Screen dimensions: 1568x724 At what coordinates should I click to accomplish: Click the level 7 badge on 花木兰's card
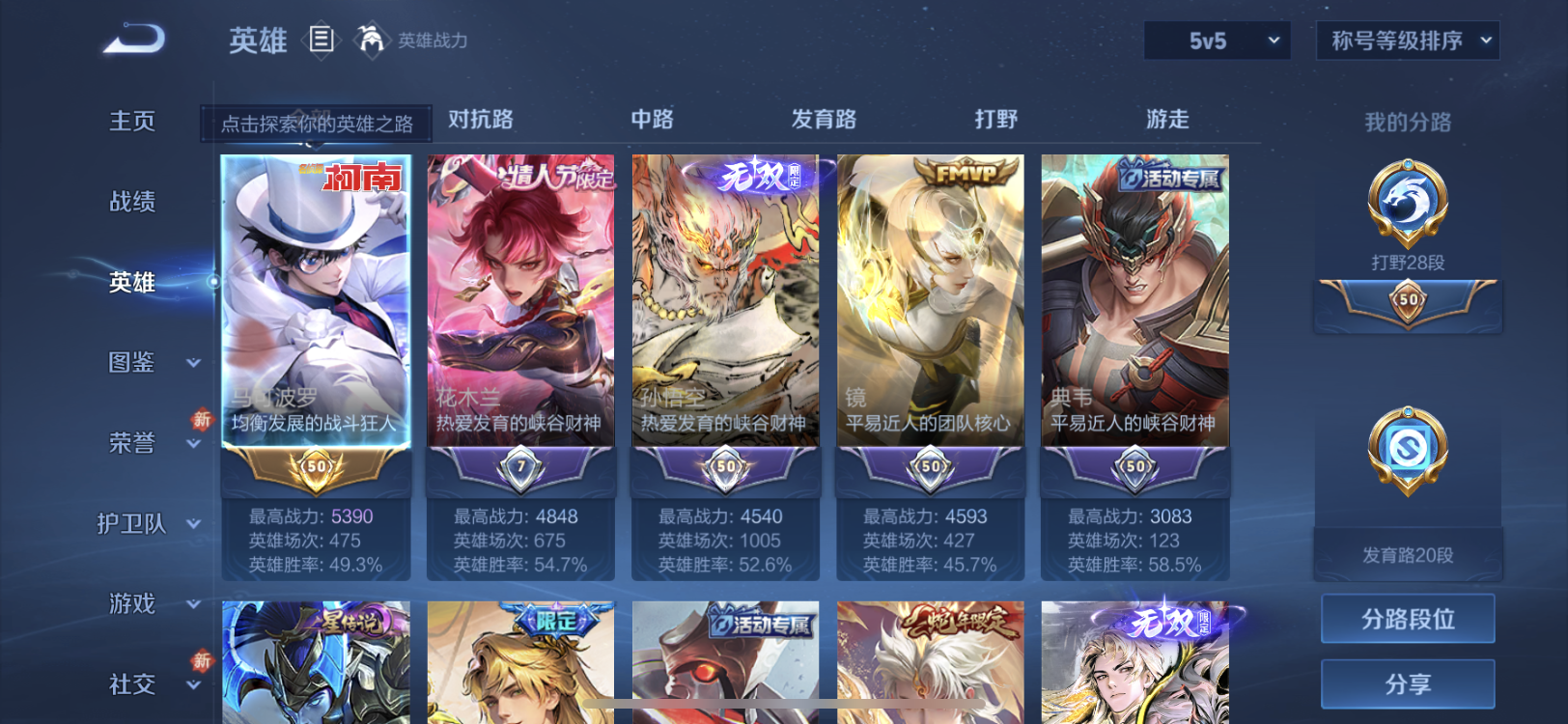tap(520, 467)
